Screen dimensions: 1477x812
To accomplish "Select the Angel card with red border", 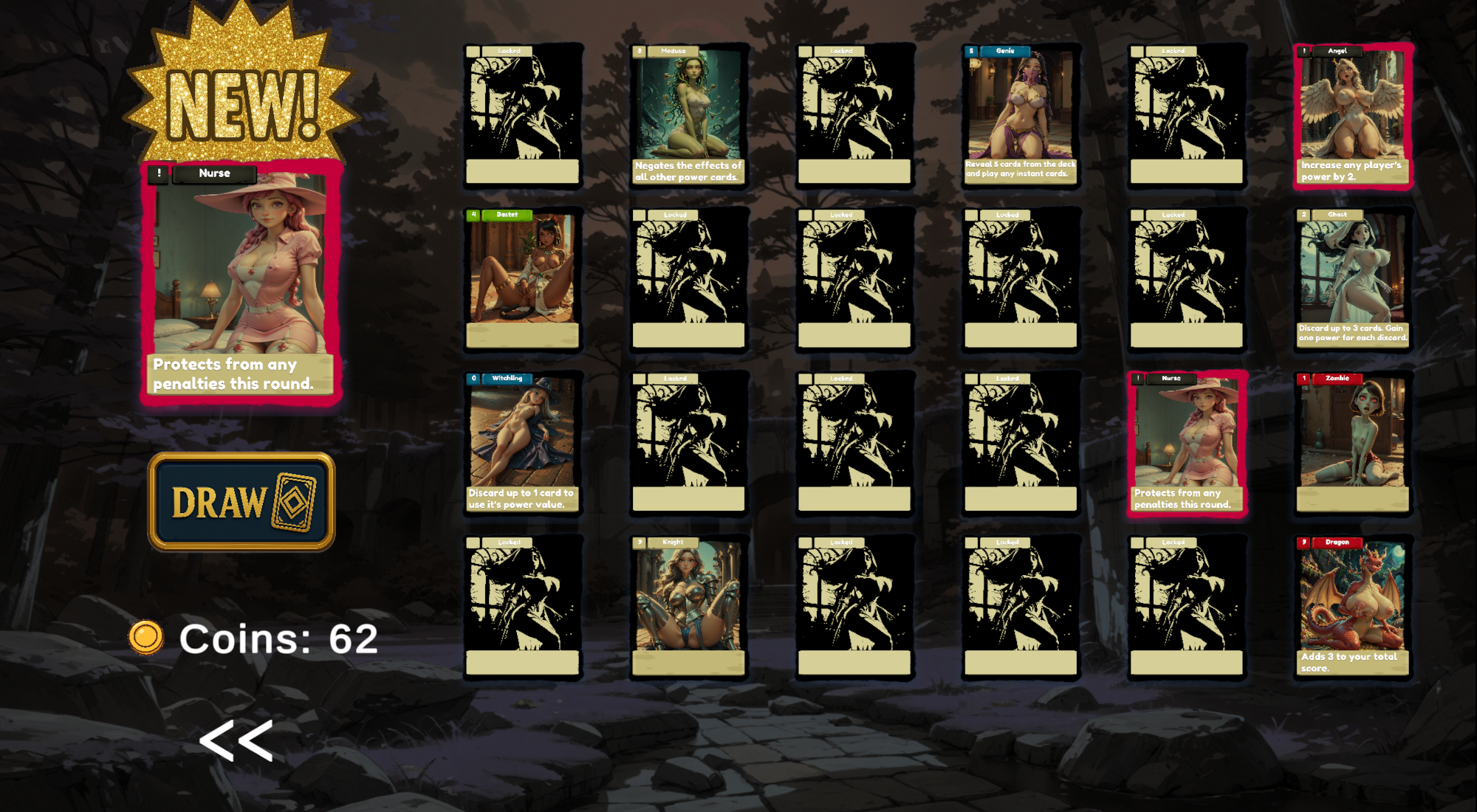I will [1353, 117].
